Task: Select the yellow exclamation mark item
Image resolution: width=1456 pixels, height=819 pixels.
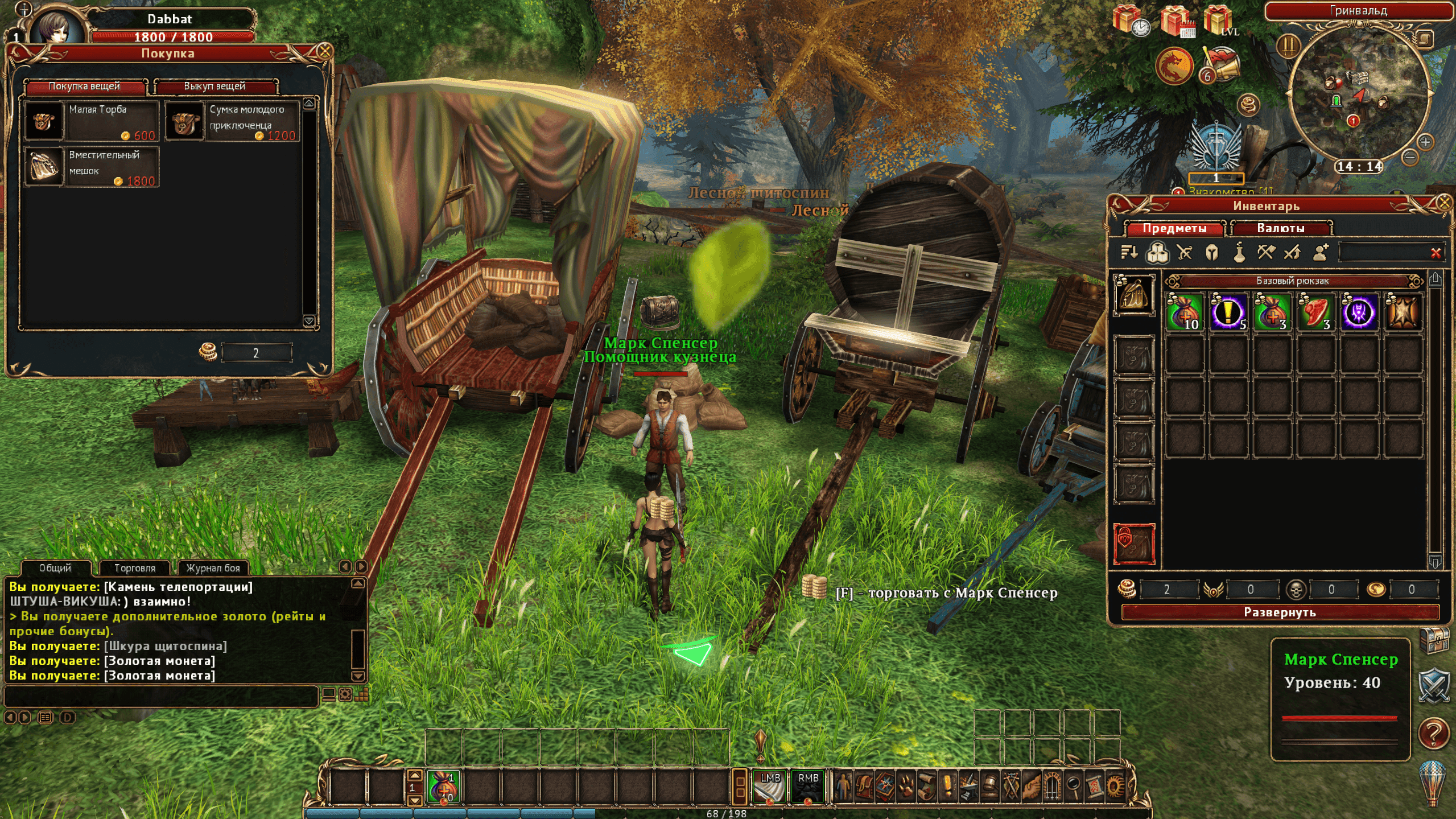Action: click(x=1228, y=312)
